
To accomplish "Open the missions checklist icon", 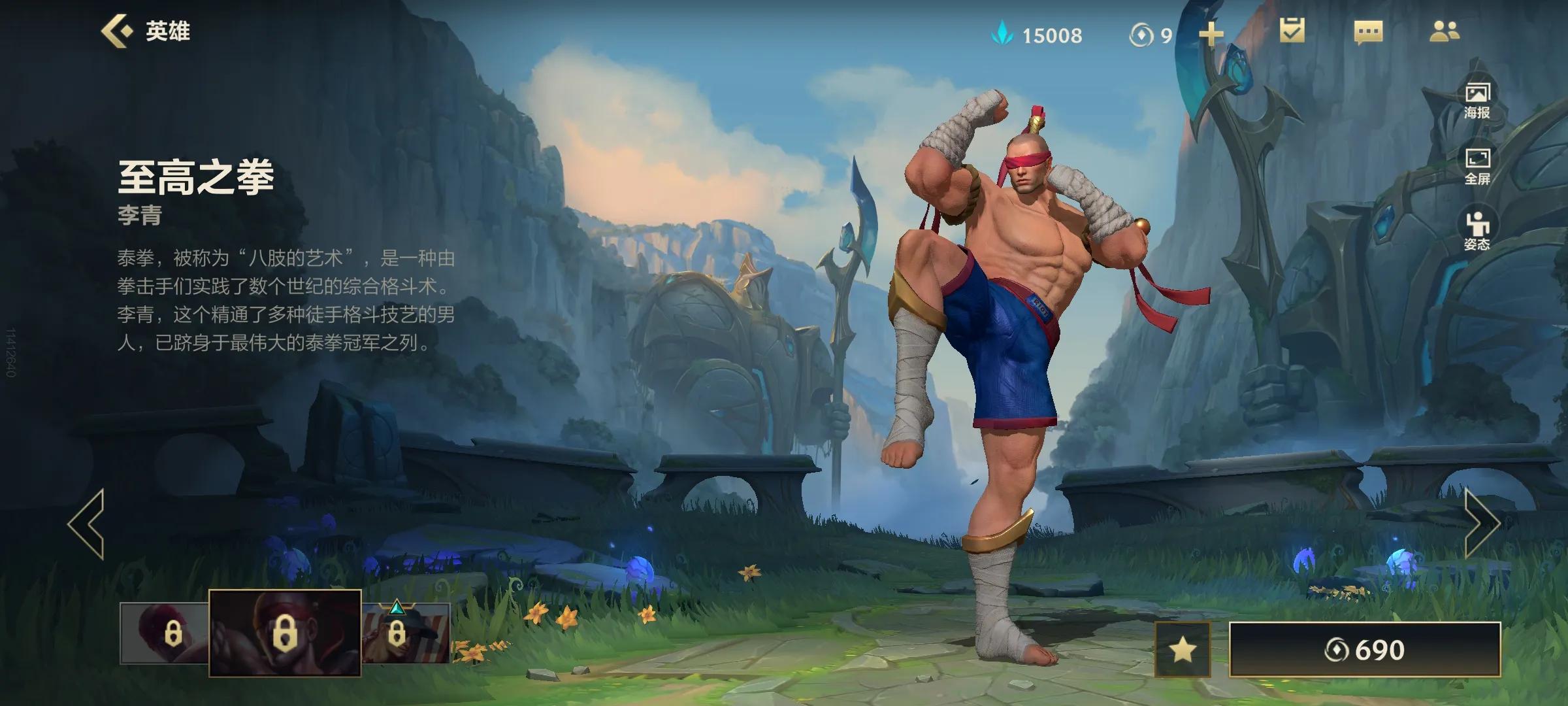I will point(1292,31).
